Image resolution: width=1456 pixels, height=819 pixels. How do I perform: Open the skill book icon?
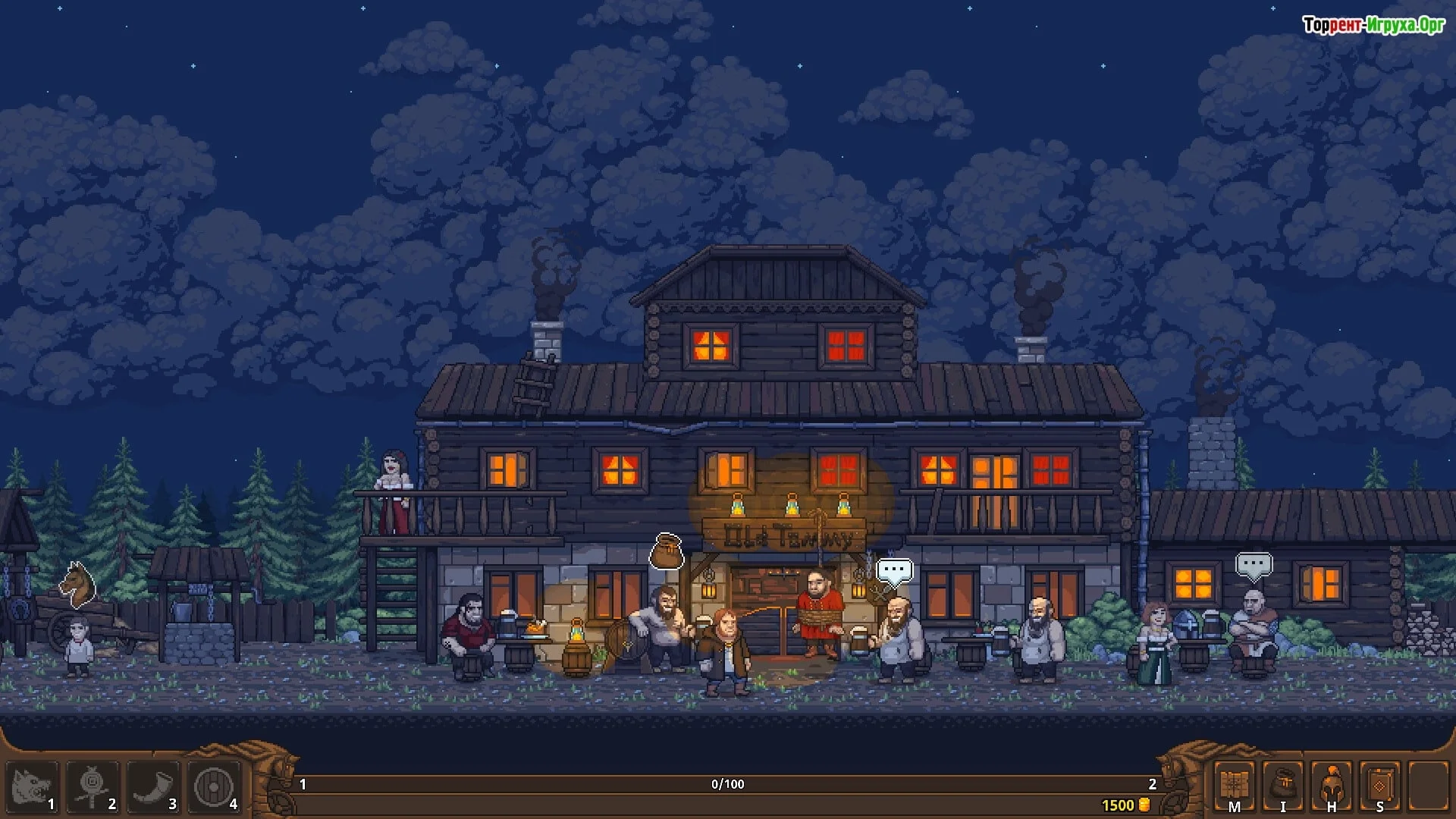[1380, 786]
